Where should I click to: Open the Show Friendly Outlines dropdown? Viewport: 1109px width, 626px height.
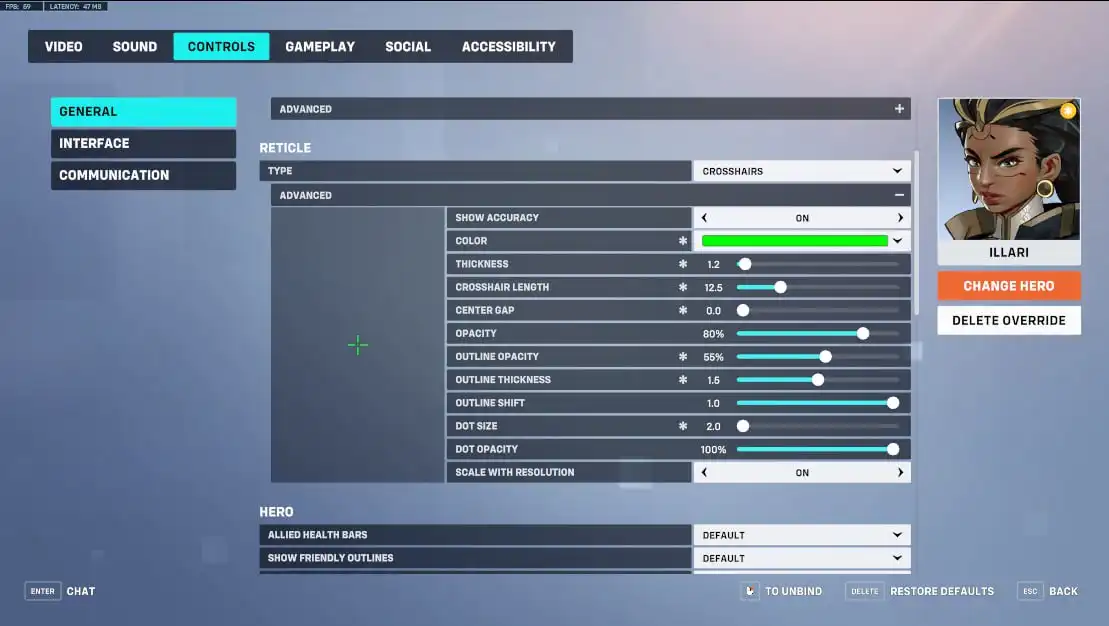tap(801, 558)
